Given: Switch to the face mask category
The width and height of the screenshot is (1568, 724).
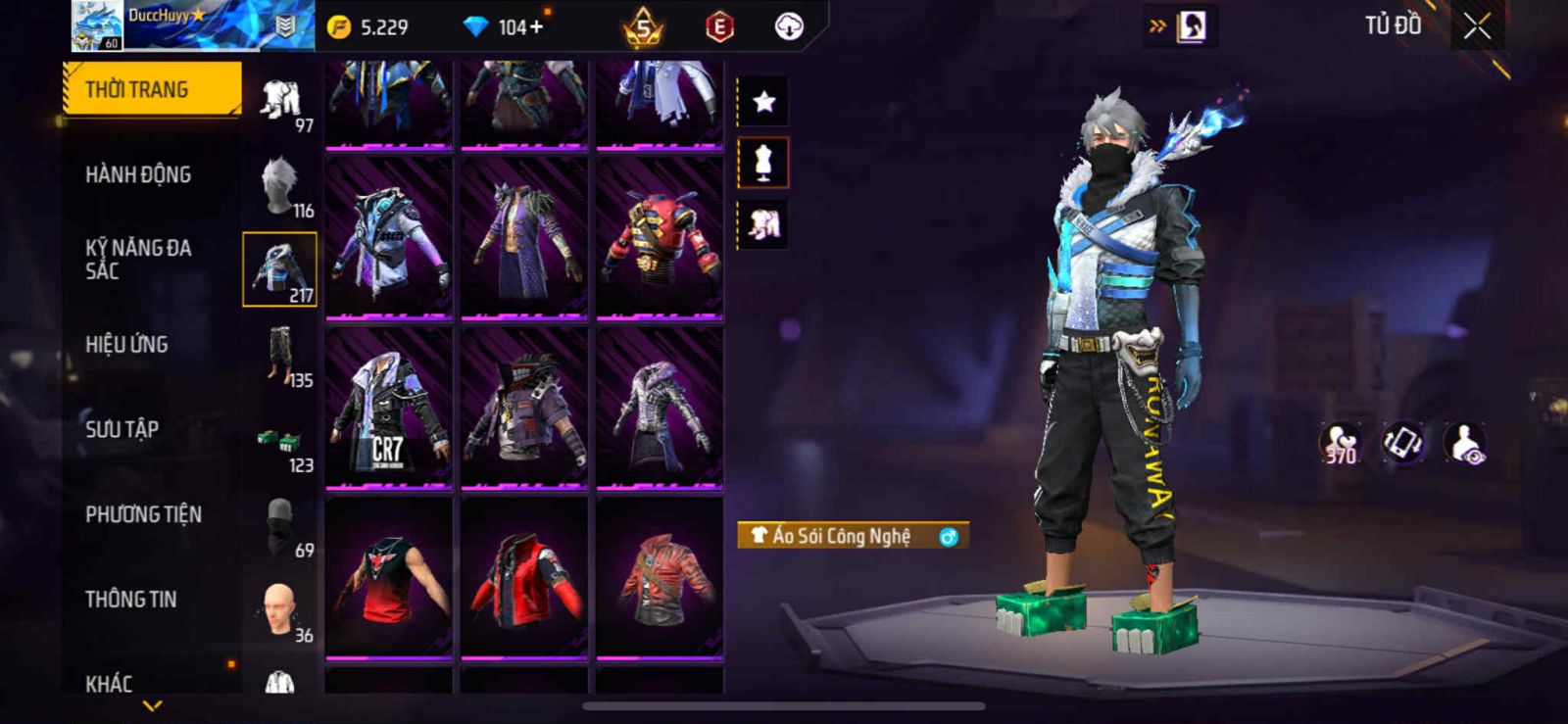Looking at the screenshot, I should coord(280,526).
